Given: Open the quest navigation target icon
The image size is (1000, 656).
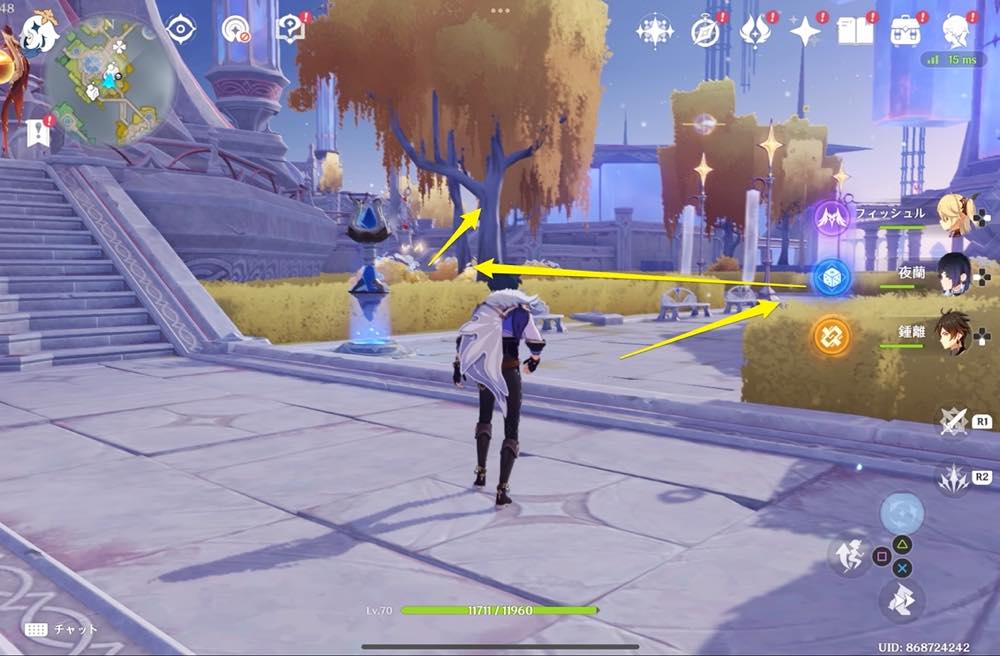Looking at the screenshot, I should point(236,30).
